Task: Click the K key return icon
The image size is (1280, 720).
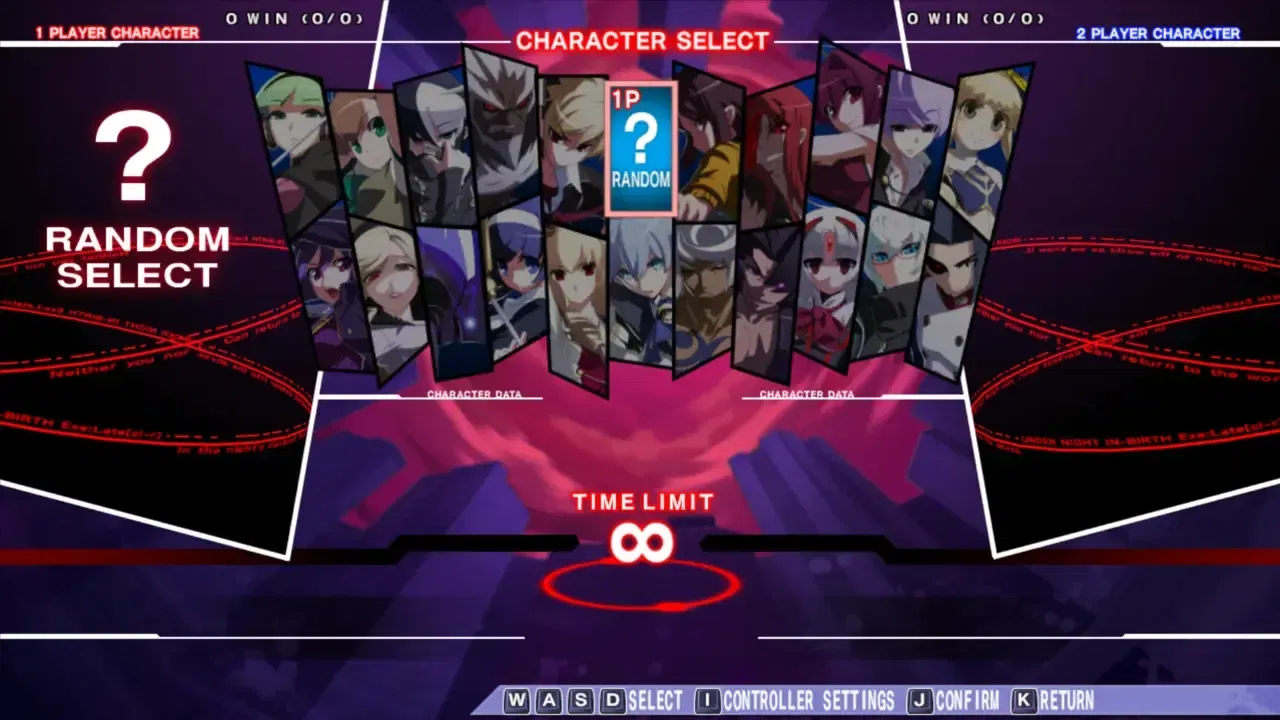Action: pos(1023,701)
